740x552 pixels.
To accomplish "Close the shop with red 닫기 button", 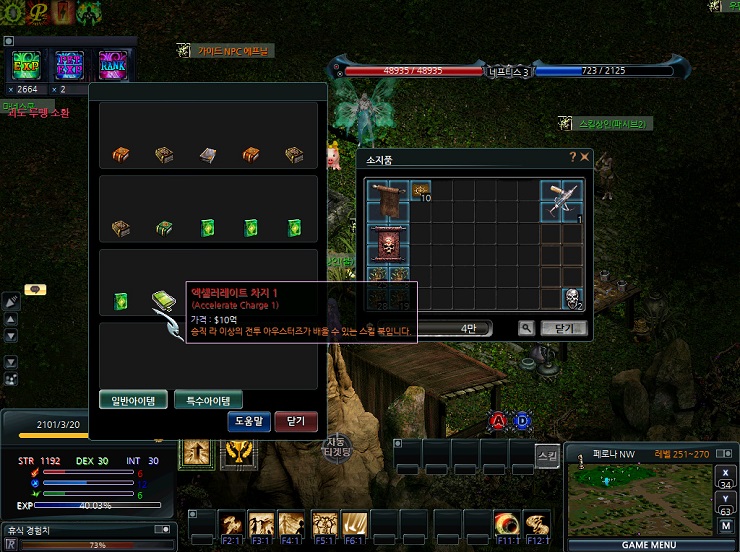I will [x=295, y=421].
